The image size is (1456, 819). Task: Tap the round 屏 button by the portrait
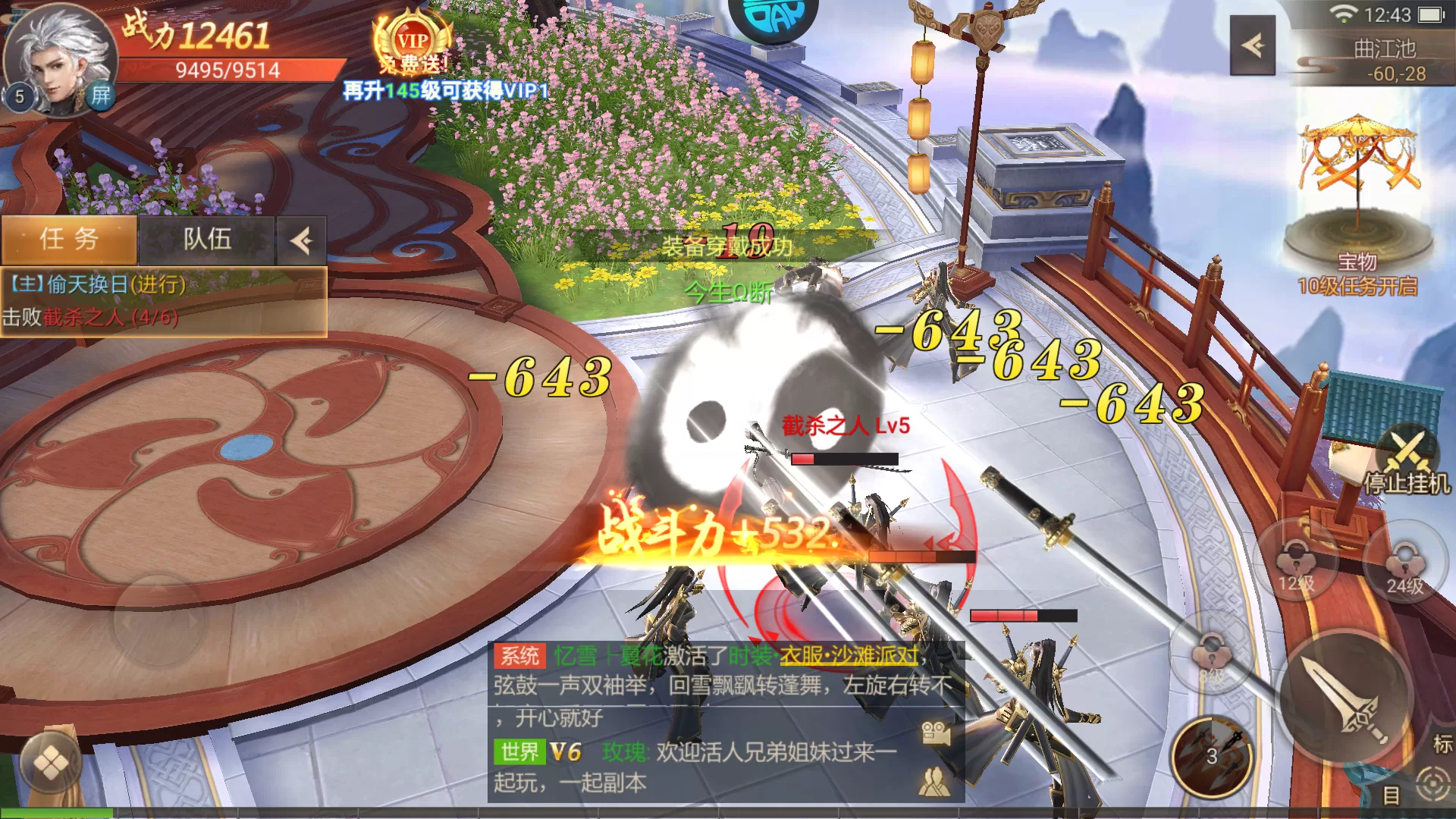tap(101, 96)
